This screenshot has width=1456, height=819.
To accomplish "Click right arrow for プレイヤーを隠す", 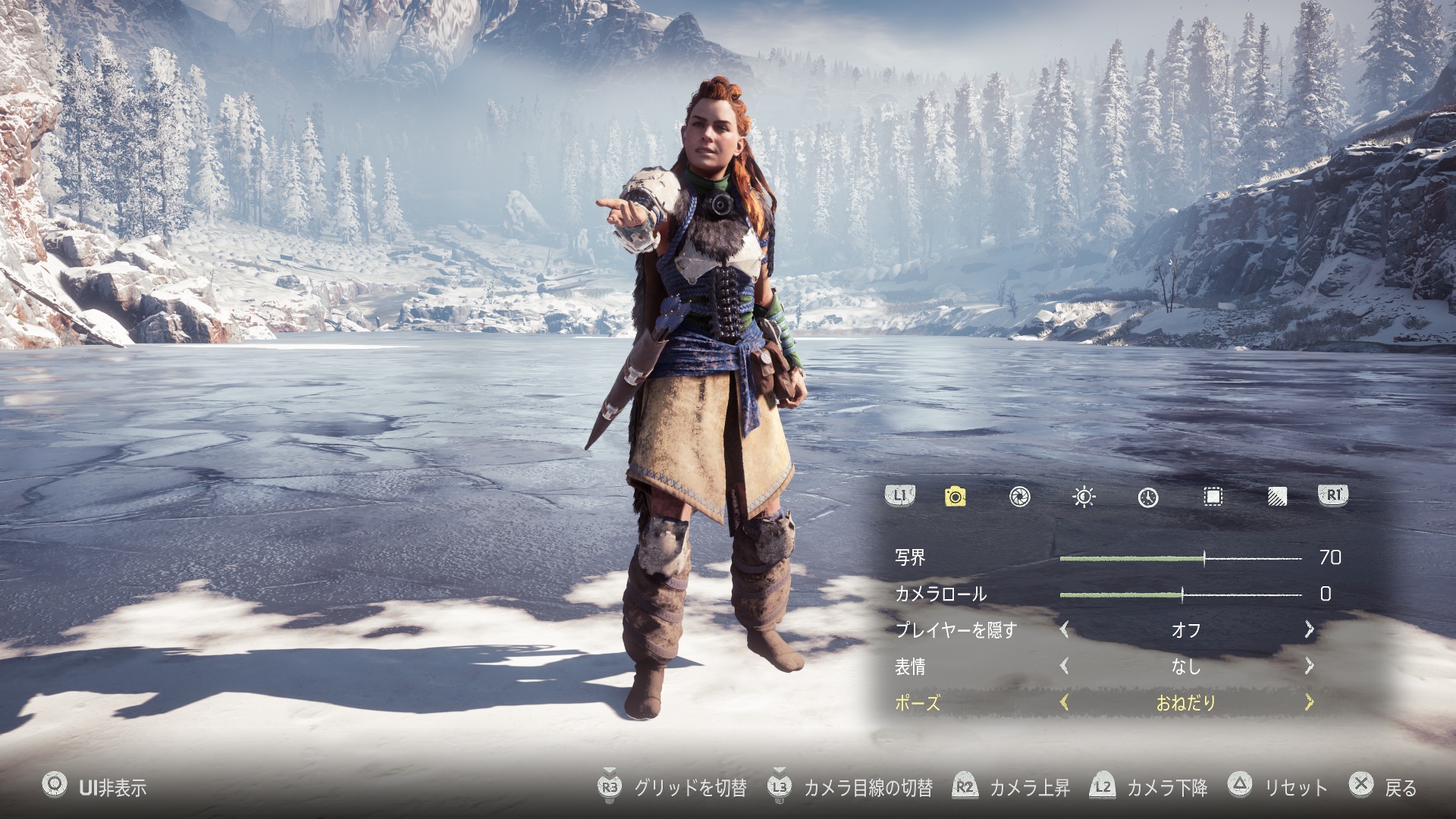I will [x=1309, y=629].
